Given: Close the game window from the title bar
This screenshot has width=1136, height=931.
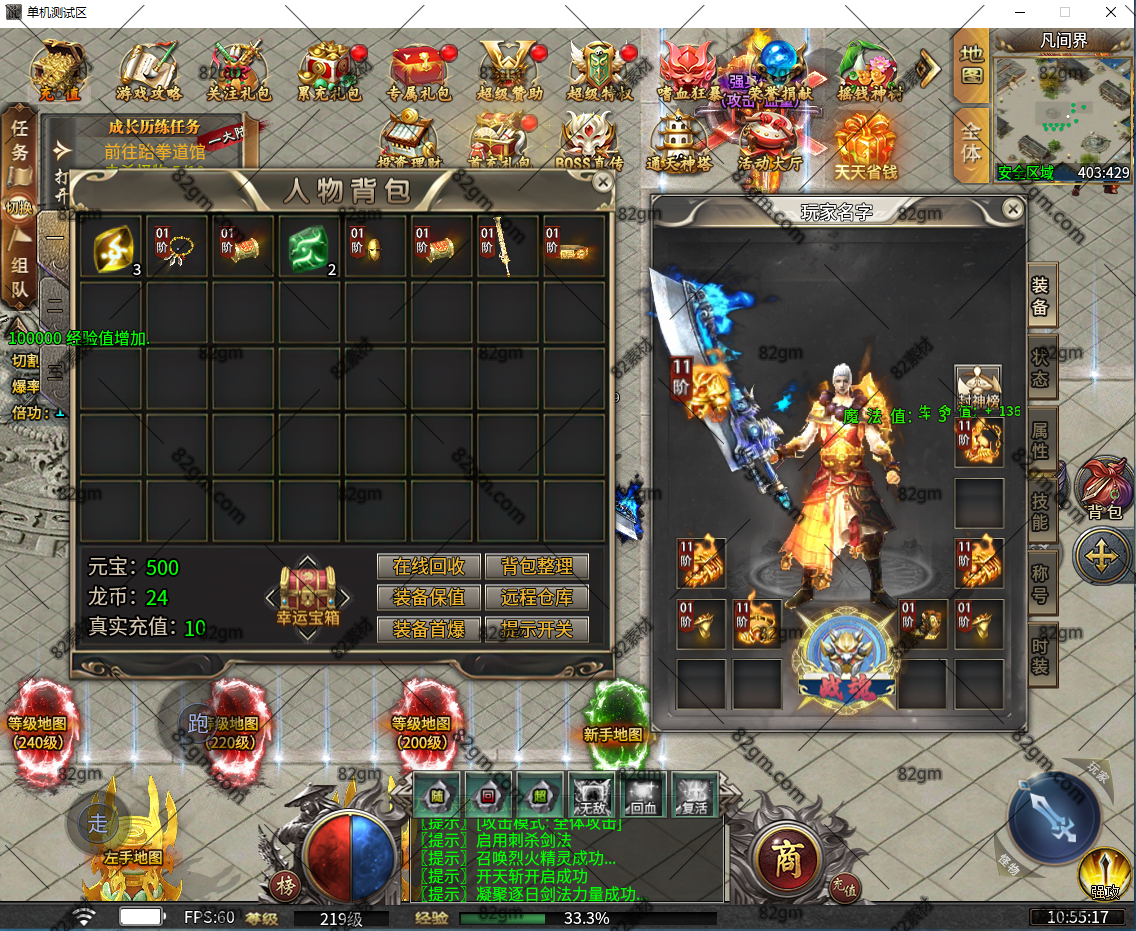Looking at the screenshot, I should pos(1111,12).
